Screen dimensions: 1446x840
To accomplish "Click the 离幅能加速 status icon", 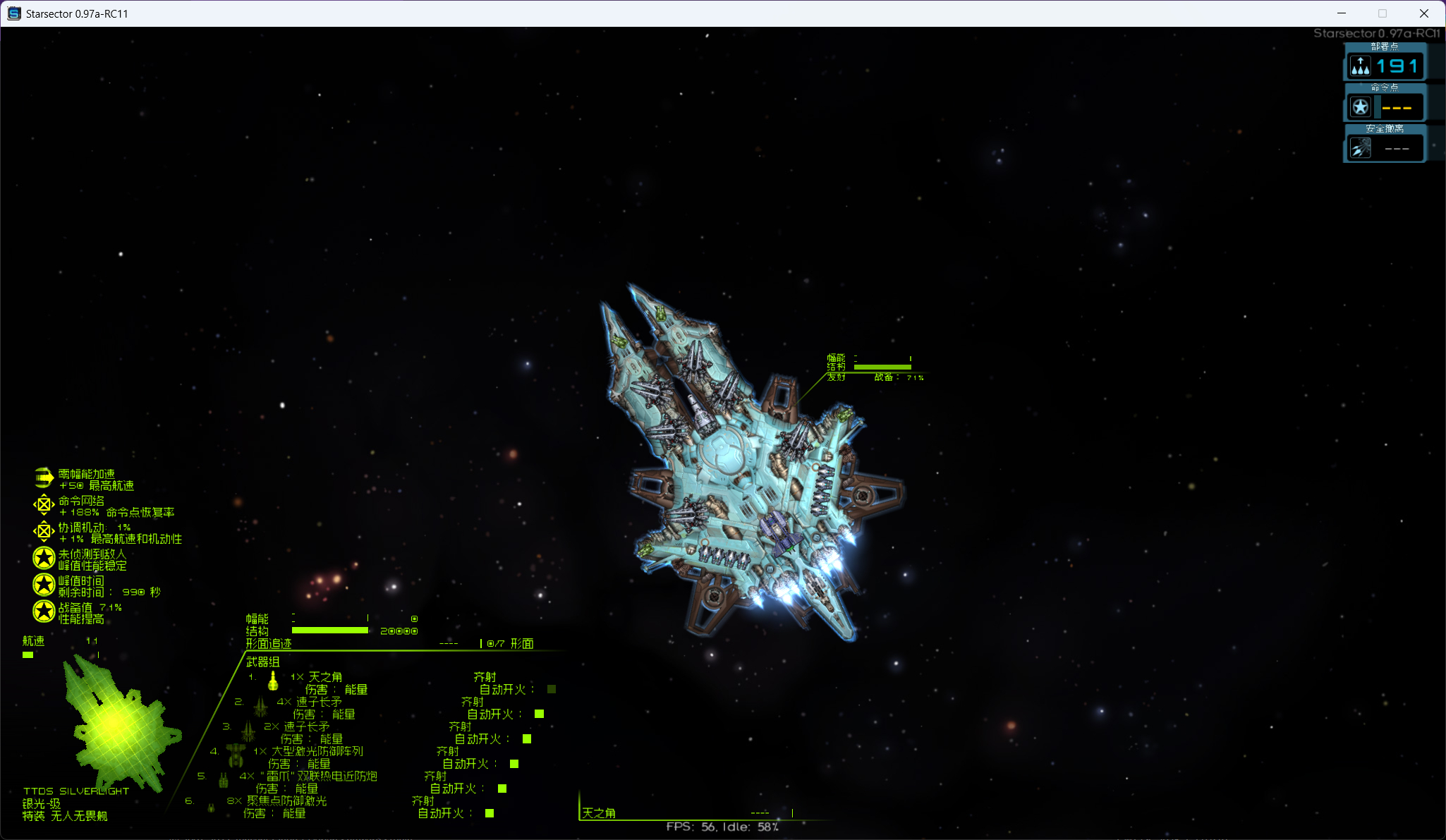I will click(44, 478).
